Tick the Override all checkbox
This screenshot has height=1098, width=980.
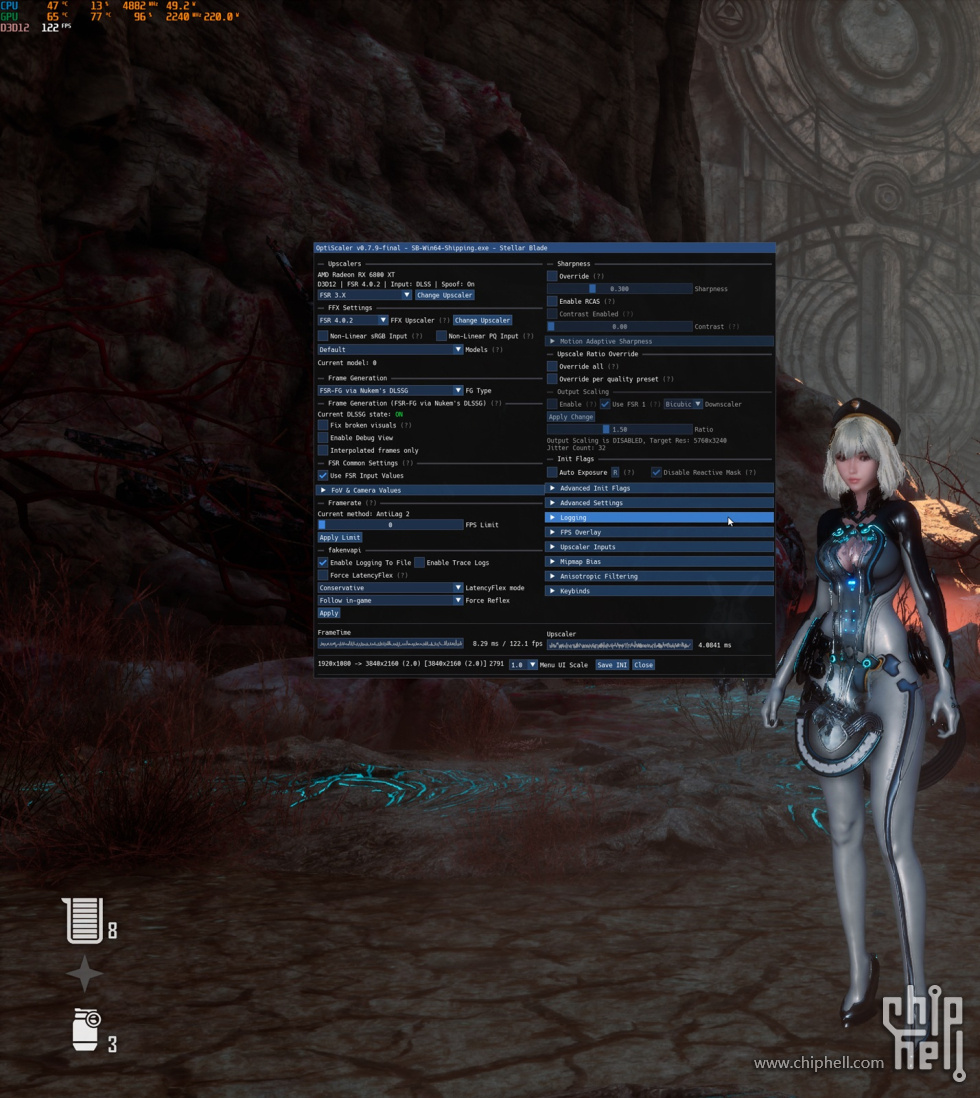click(x=552, y=367)
